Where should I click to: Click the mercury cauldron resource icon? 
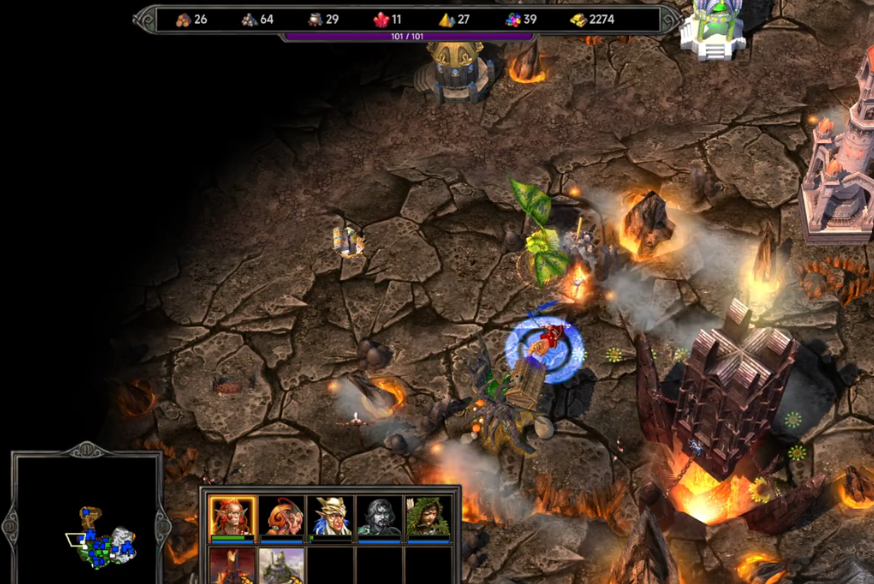[x=314, y=19]
